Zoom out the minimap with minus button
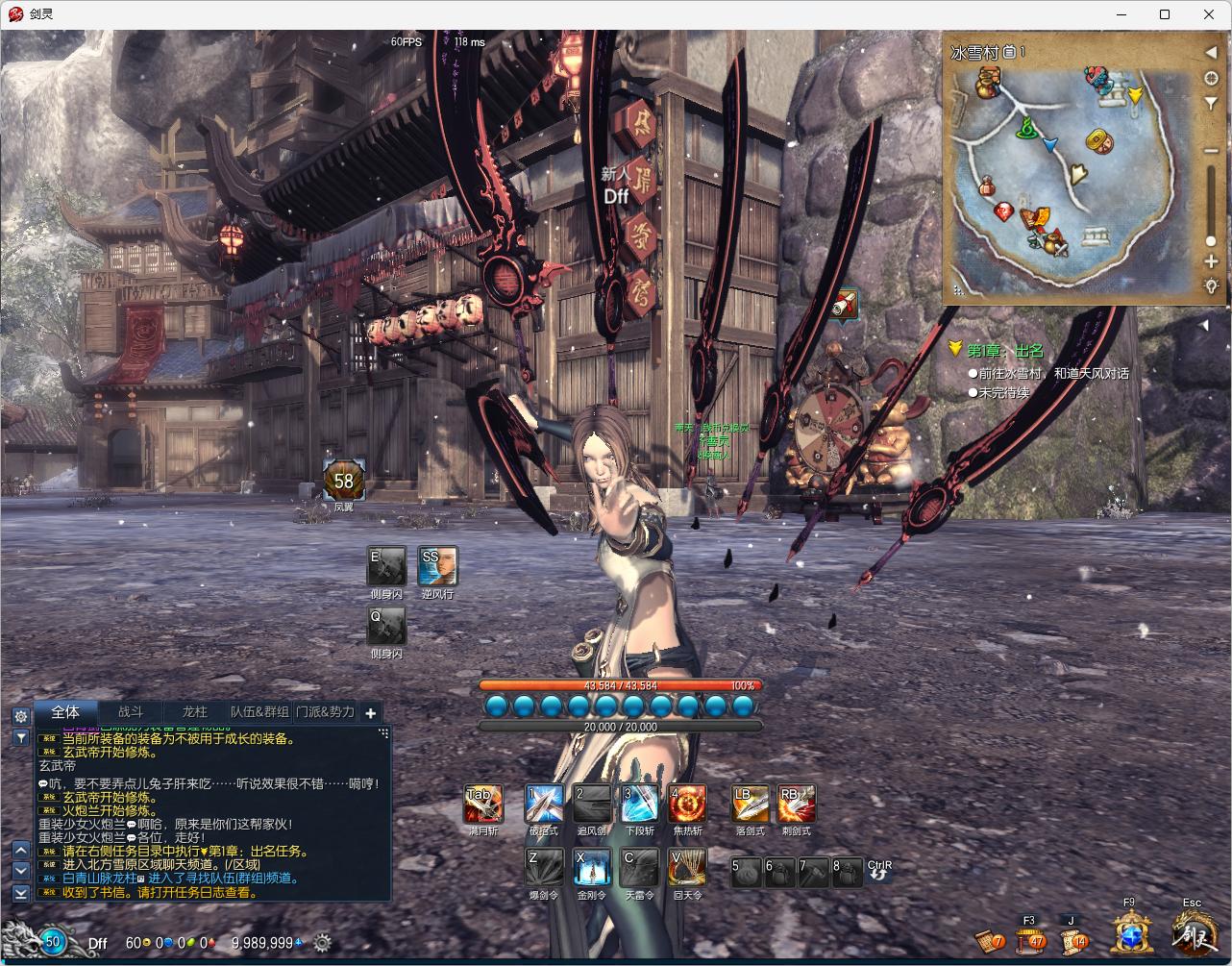This screenshot has height=966, width=1232. click(1211, 151)
